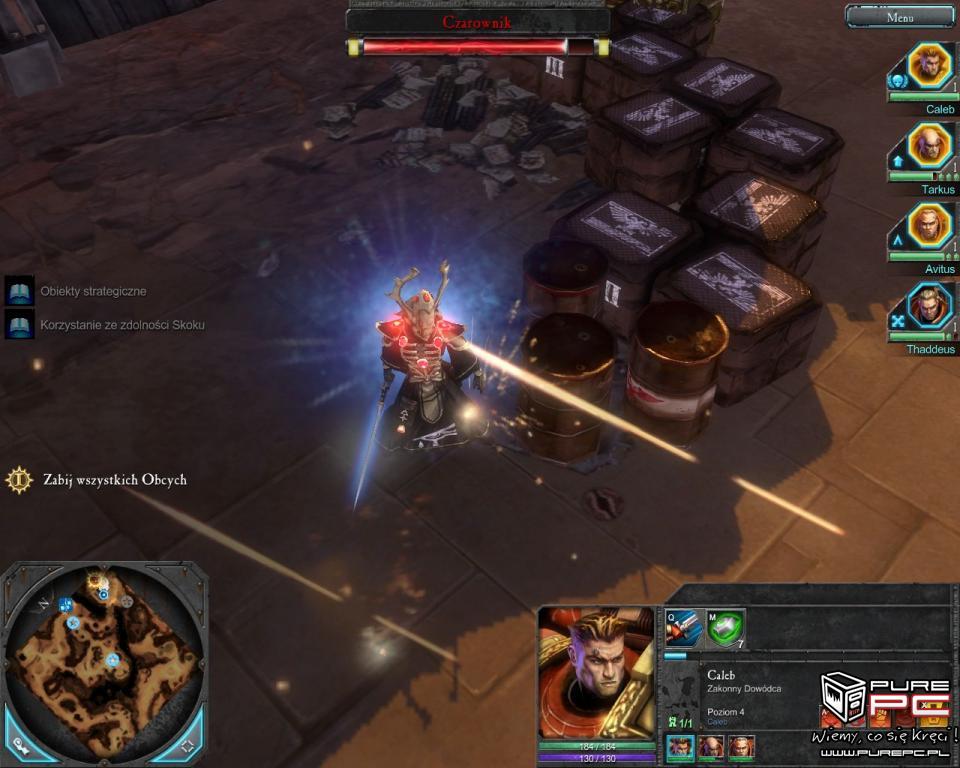Viewport: 960px width, 768px height.
Task: Toggle the minimap's square-bracket corner button
Action: (187, 746)
